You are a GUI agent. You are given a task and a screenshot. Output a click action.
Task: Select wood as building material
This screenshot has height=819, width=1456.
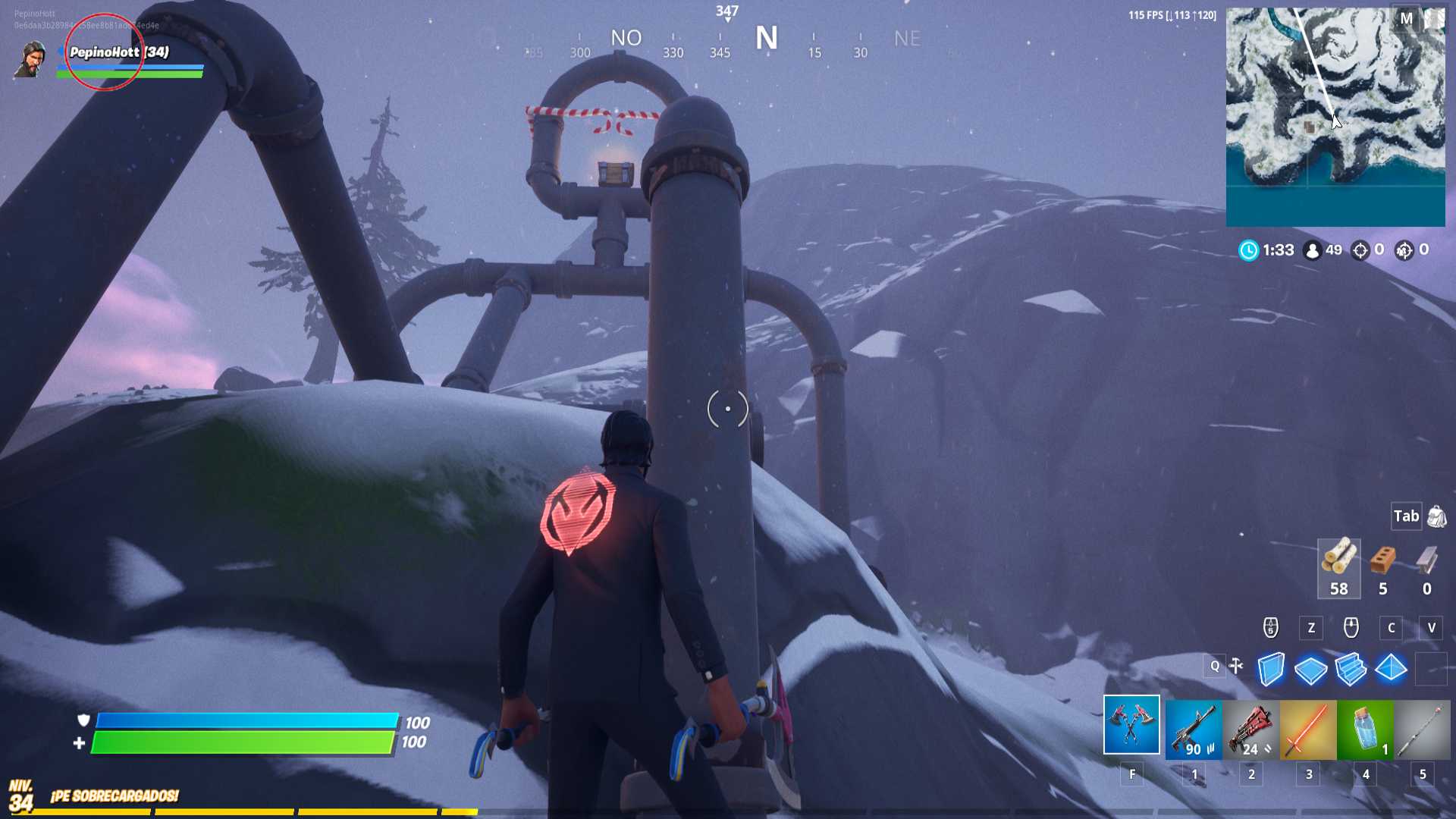[1338, 568]
